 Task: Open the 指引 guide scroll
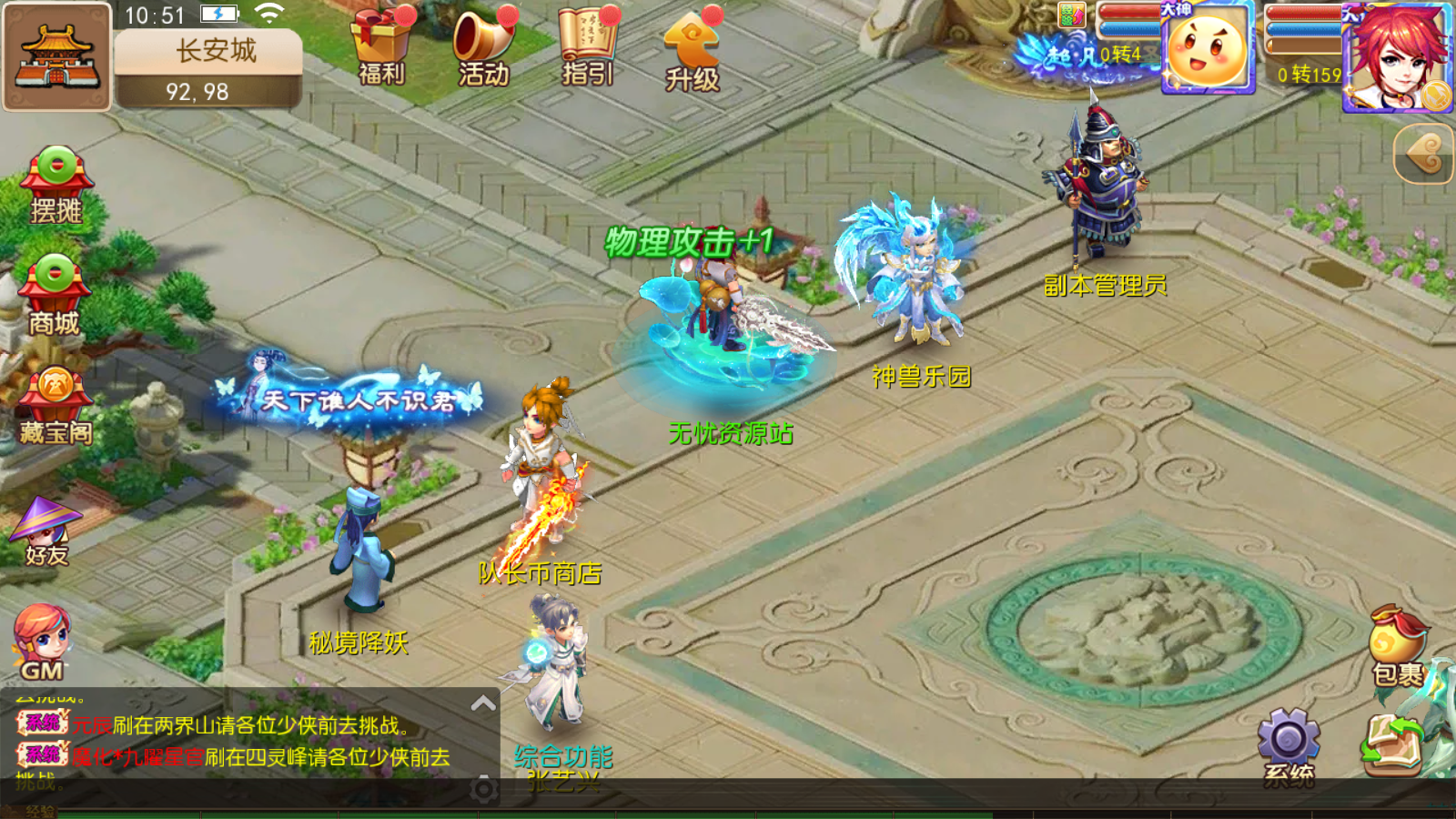(x=587, y=47)
